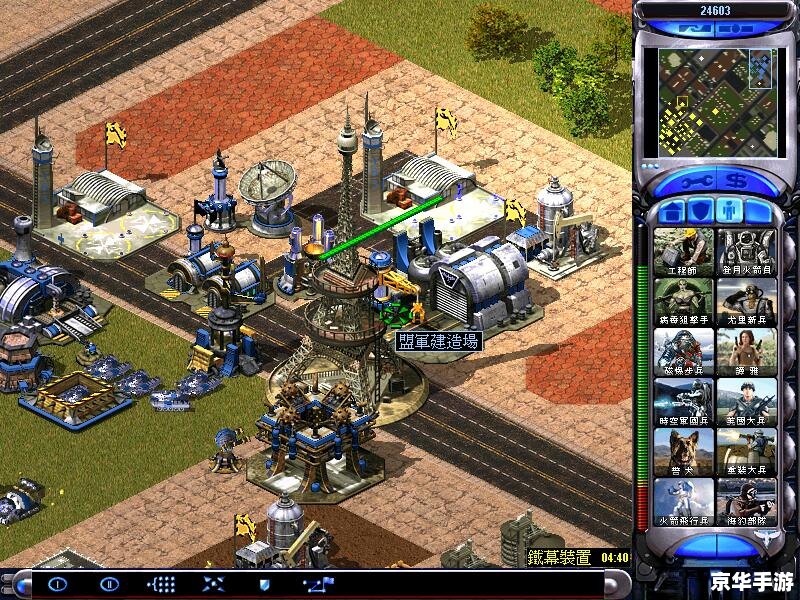Train a Tesla trooper (磁爆步兵)

[684, 351]
